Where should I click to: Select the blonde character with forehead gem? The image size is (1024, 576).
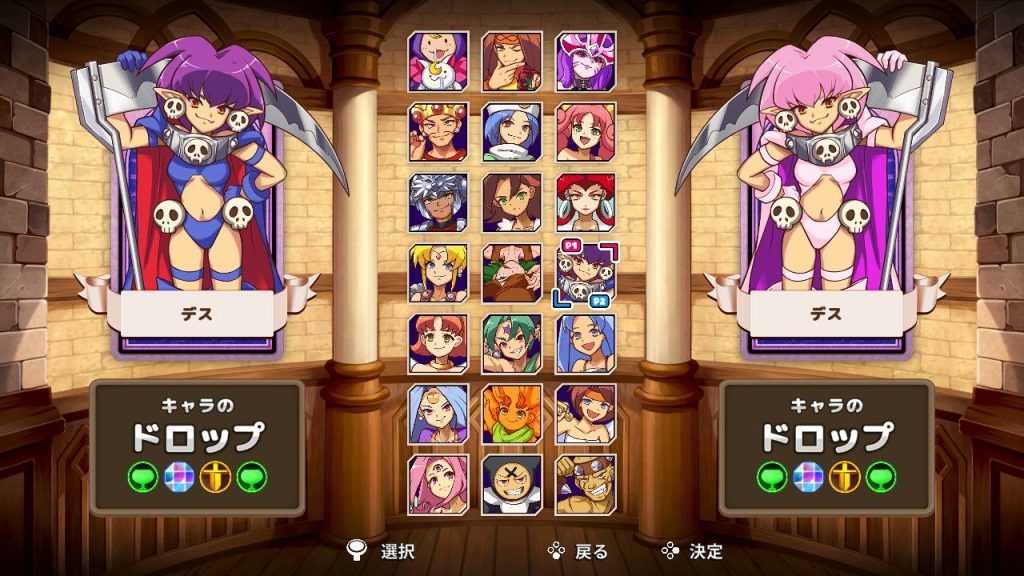pos(438,273)
